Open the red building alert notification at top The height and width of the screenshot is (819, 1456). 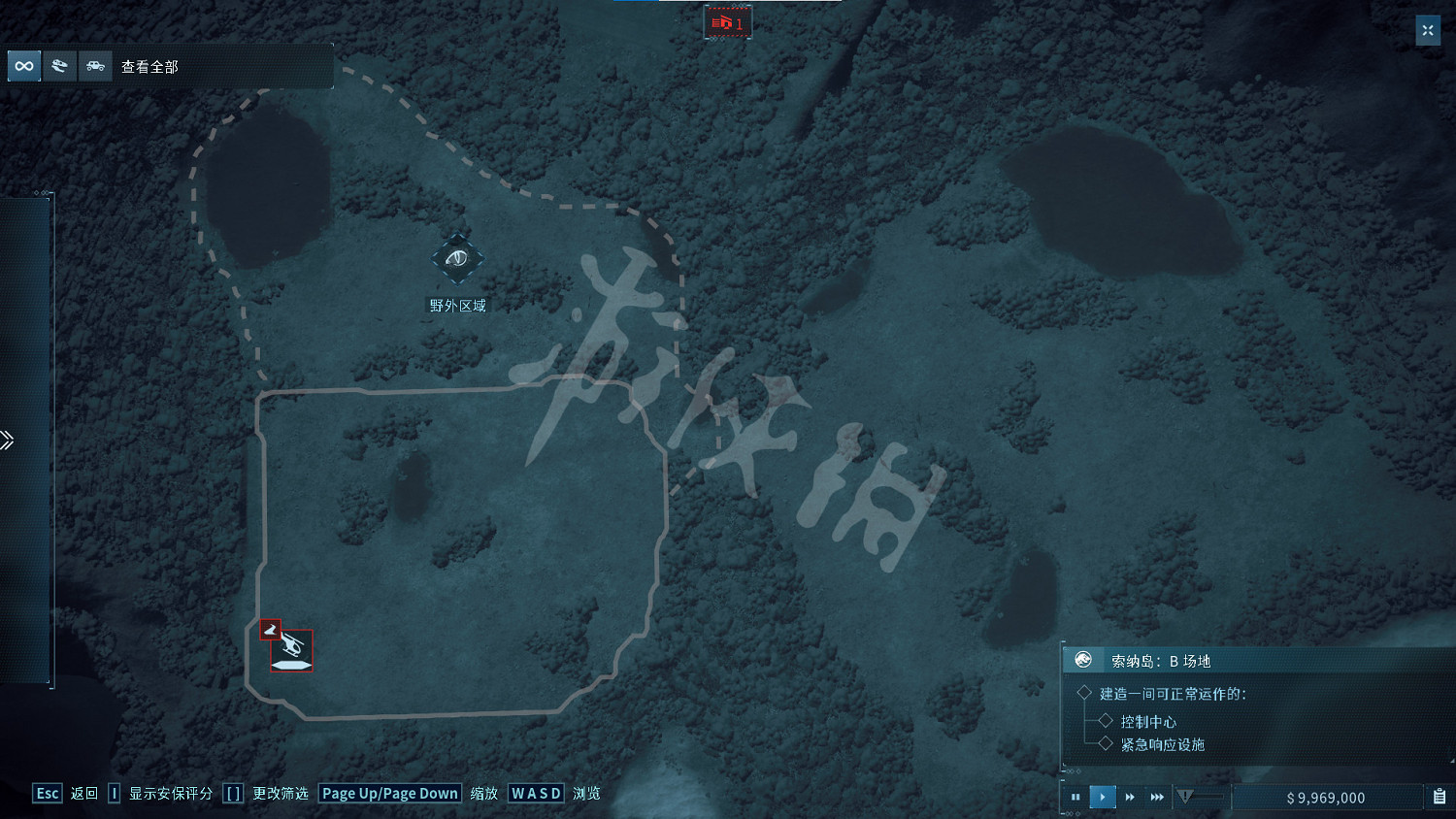pyautogui.click(x=728, y=20)
